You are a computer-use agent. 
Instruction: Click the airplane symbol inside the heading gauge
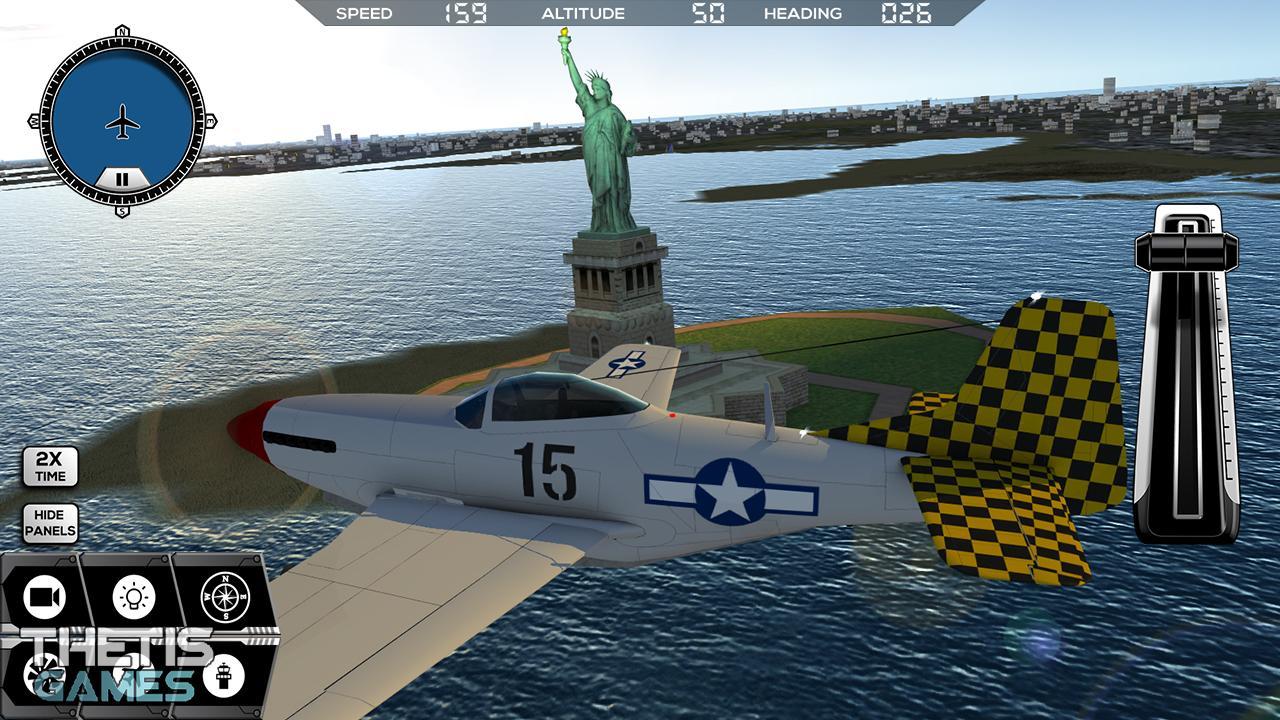coord(123,122)
